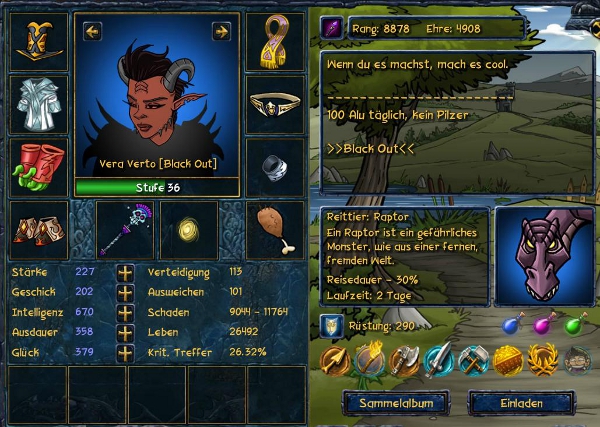Add a point to Glück
The image size is (600, 427).
point(125,352)
